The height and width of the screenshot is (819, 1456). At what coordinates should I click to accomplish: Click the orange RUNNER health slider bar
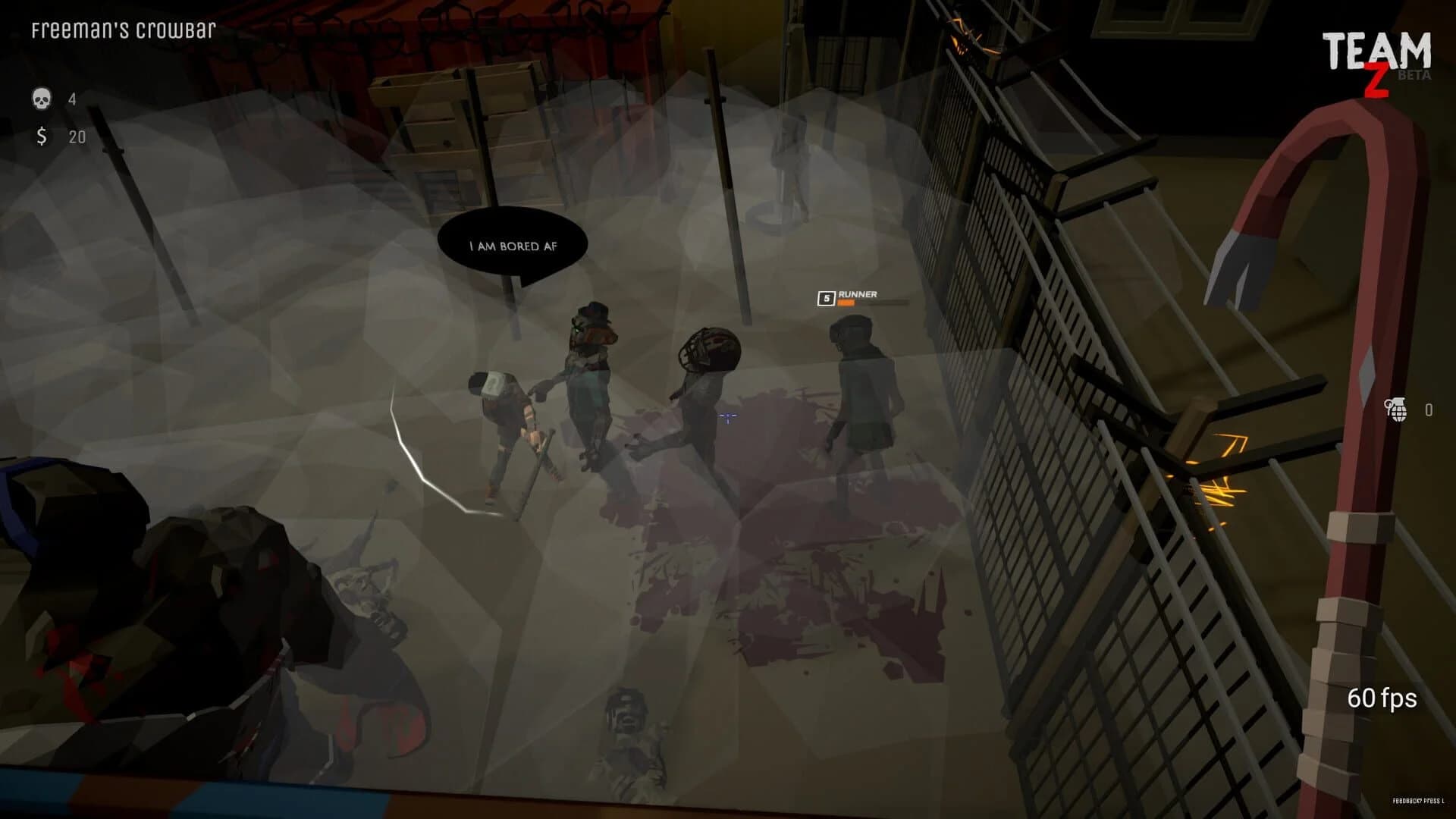pyautogui.click(x=846, y=303)
